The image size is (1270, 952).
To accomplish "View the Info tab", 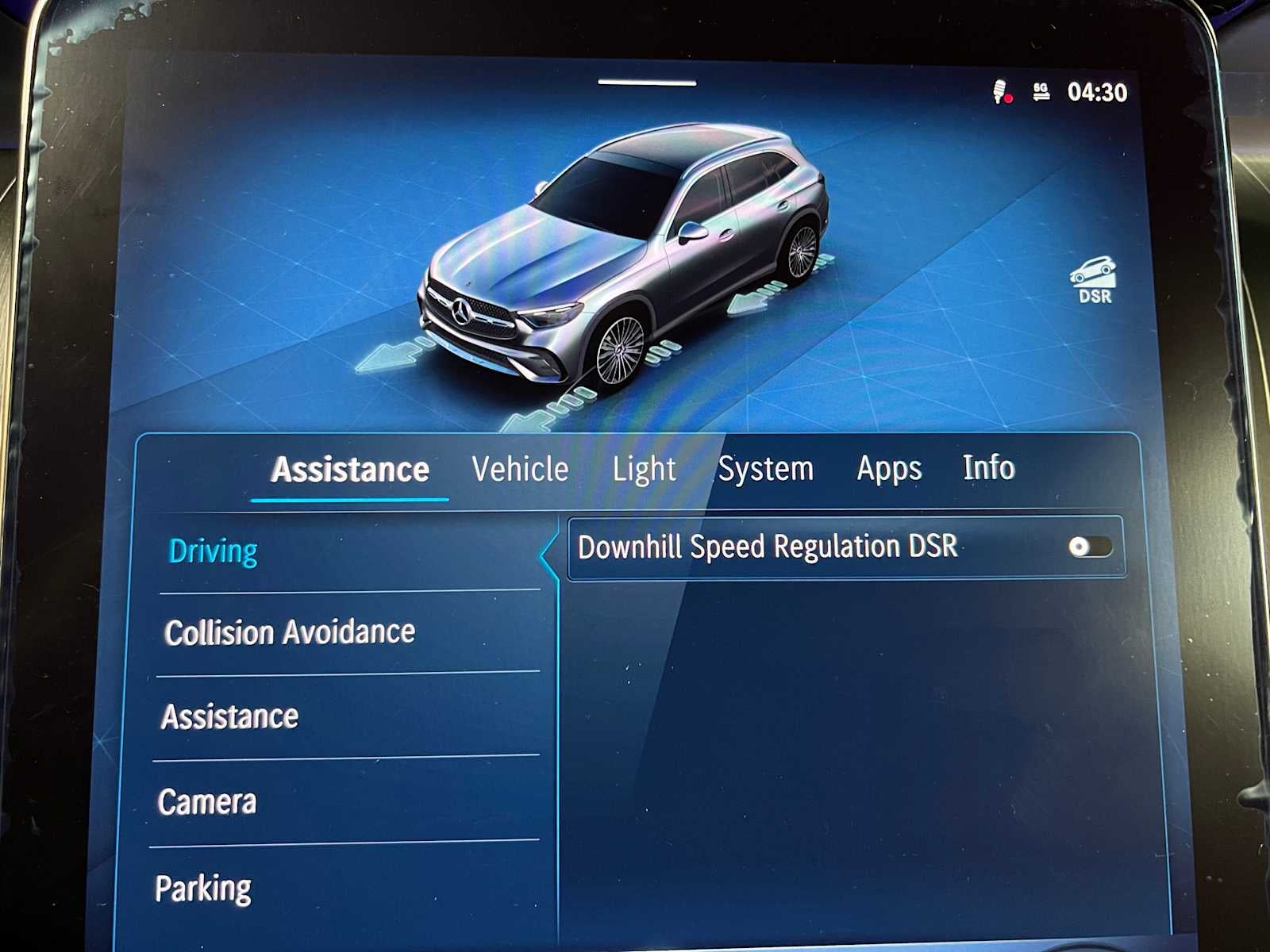I will click(988, 469).
